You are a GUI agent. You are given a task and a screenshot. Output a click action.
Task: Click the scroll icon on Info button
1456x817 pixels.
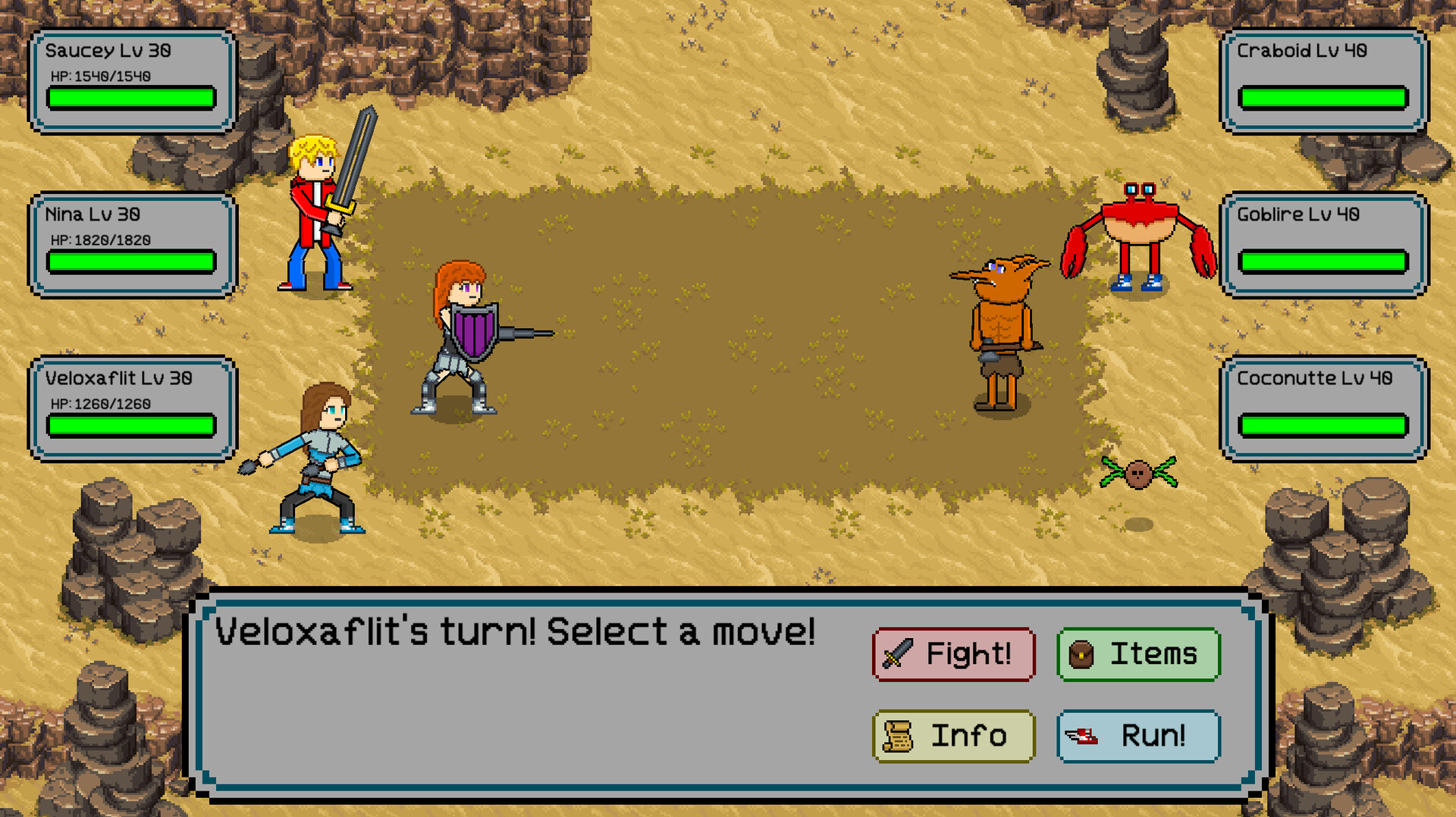[x=899, y=735]
